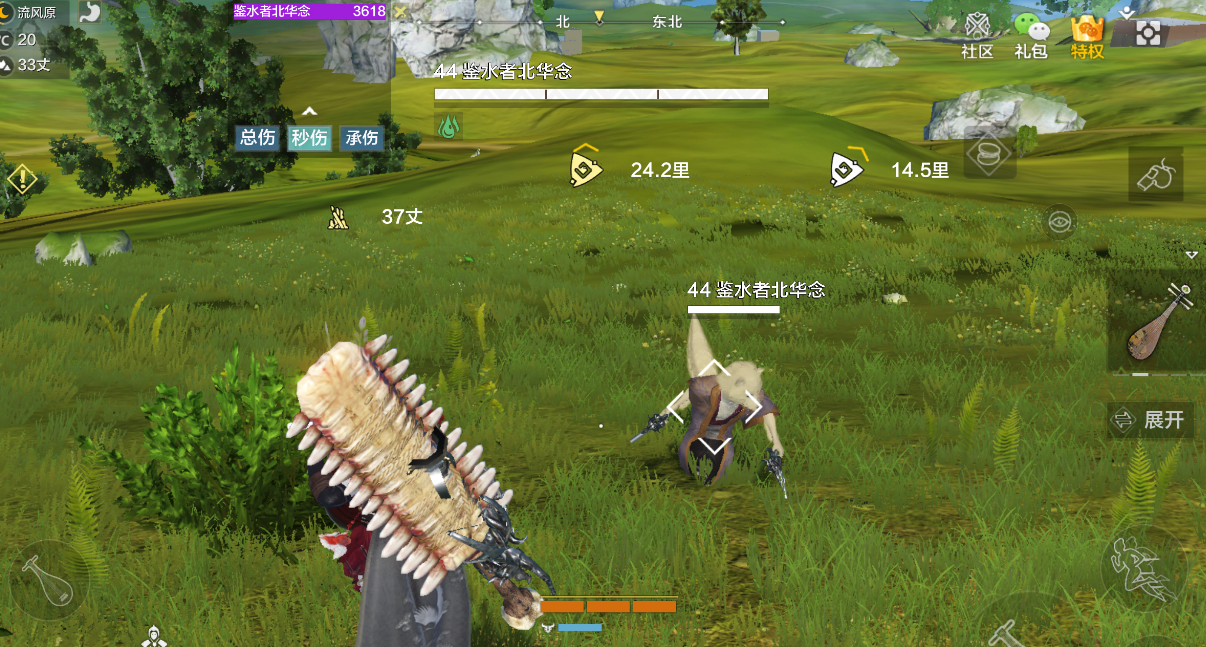The height and width of the screenshot is (647, 1206).
Task: Select the pipa instrument weapon slot
Action: point(1154,325)
